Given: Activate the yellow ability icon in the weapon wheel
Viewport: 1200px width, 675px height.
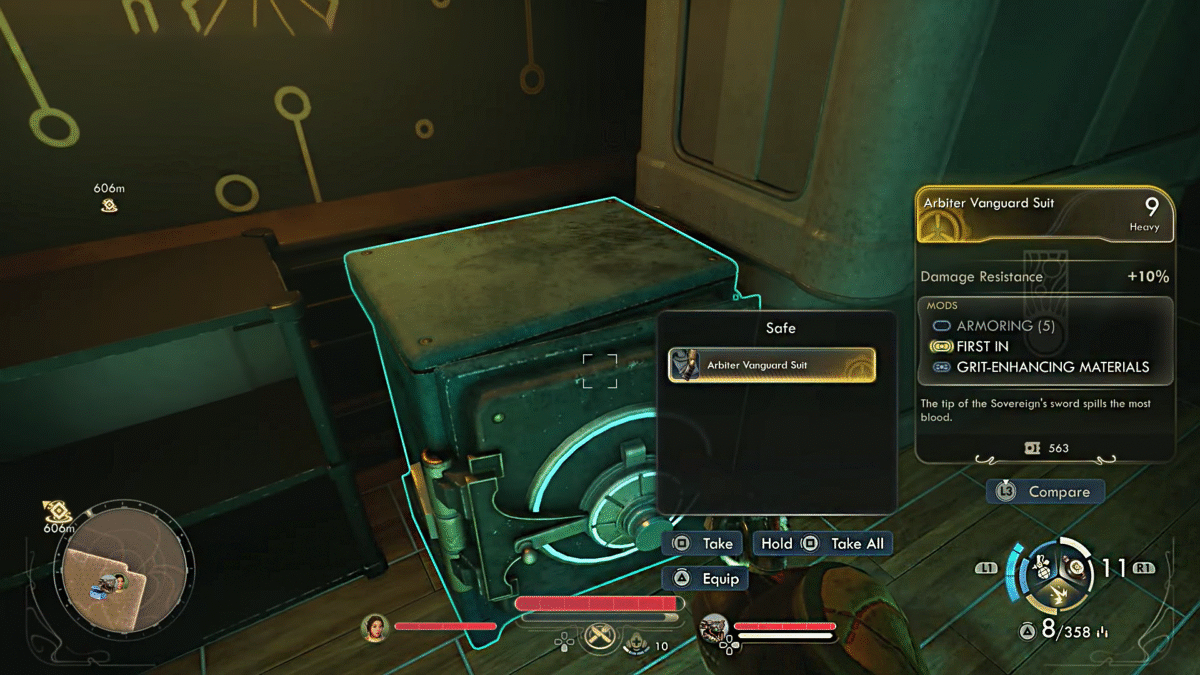Looking at the screenshot, I should click(x=1059, y=597).
